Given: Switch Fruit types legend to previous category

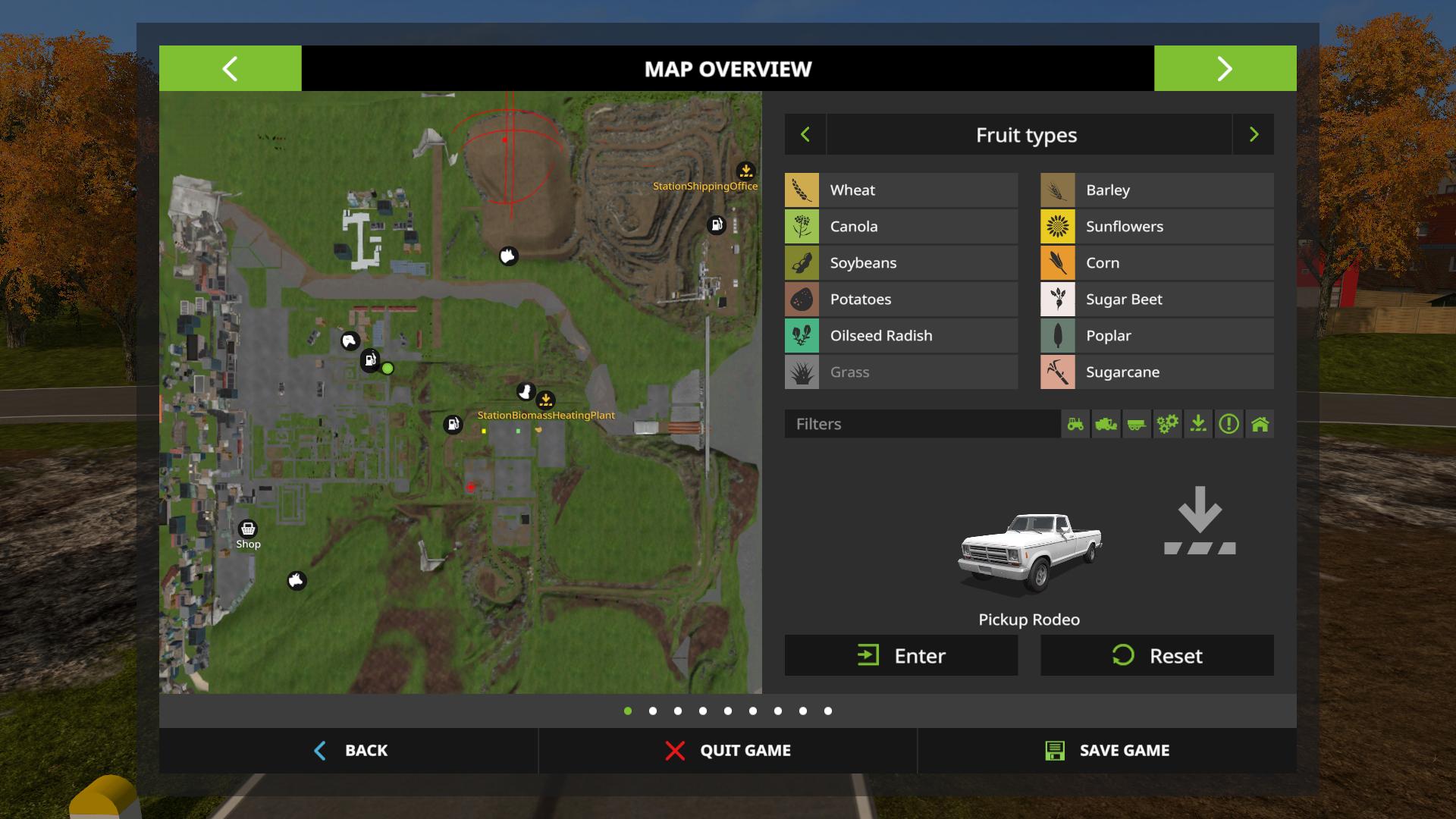Looking at the screenshot, I should (805, 135).
